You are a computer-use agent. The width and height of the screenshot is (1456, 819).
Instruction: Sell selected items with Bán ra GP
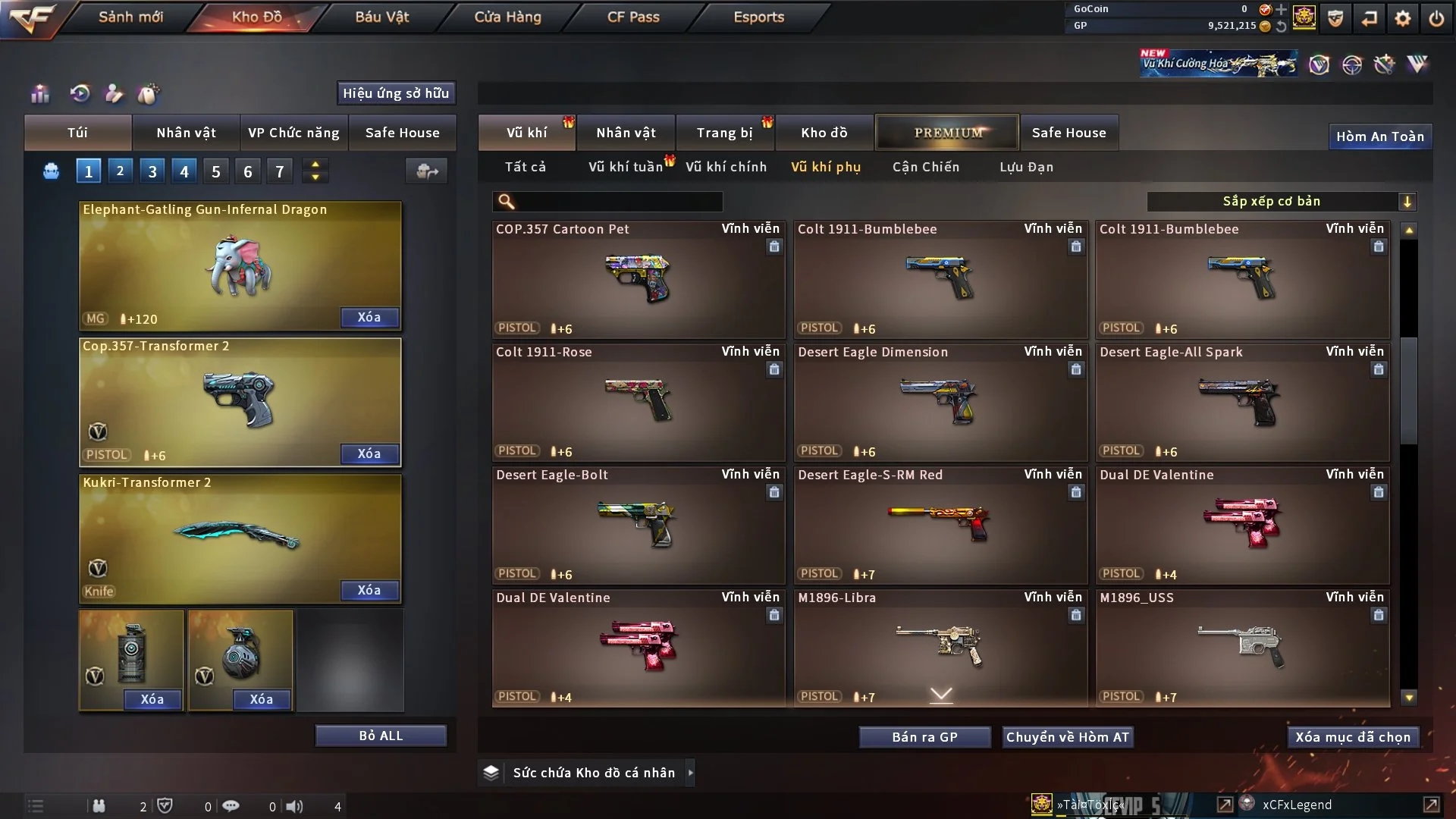(x=924, y=737)
